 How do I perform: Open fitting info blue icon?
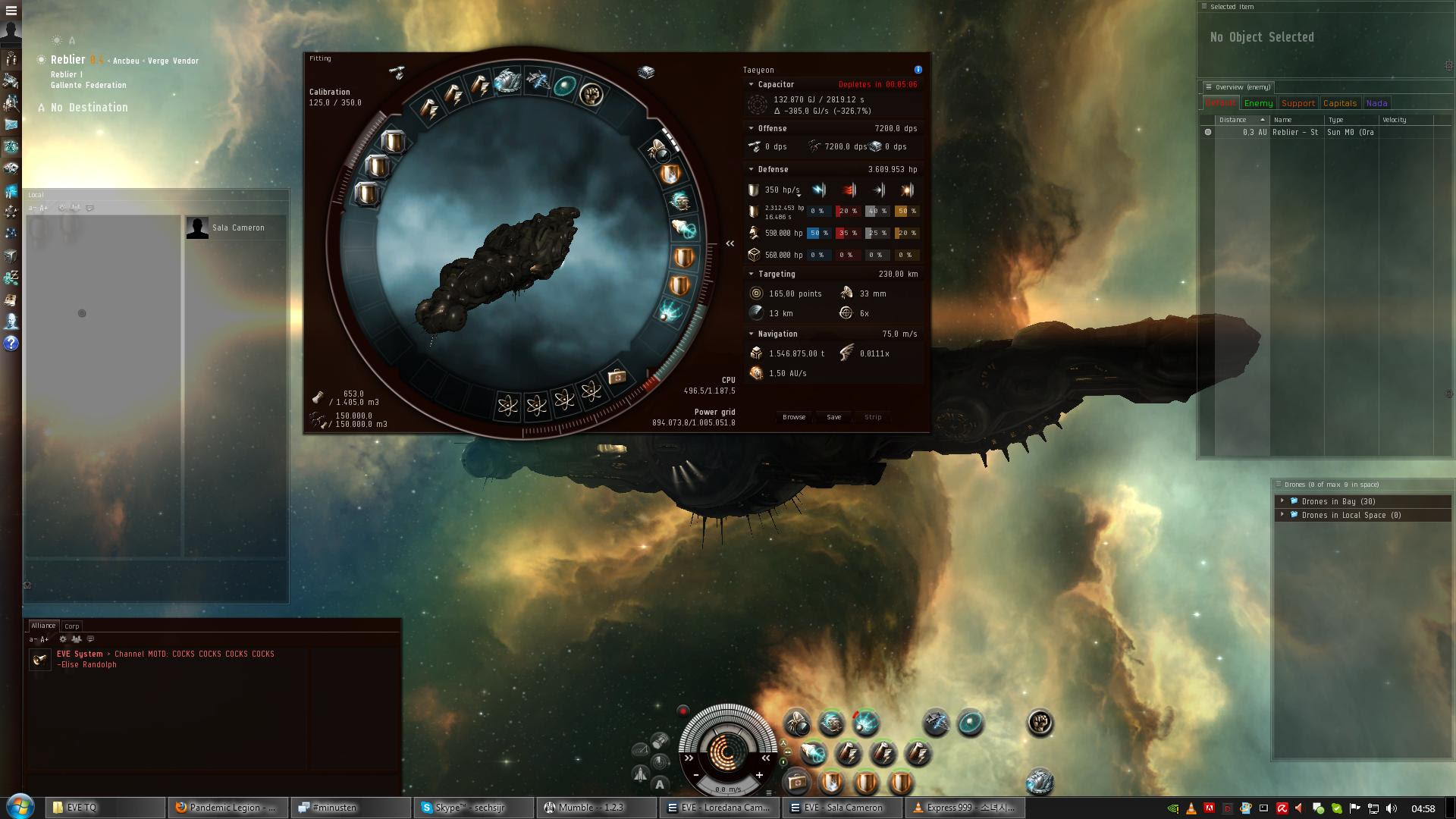(x=918, y=70)
